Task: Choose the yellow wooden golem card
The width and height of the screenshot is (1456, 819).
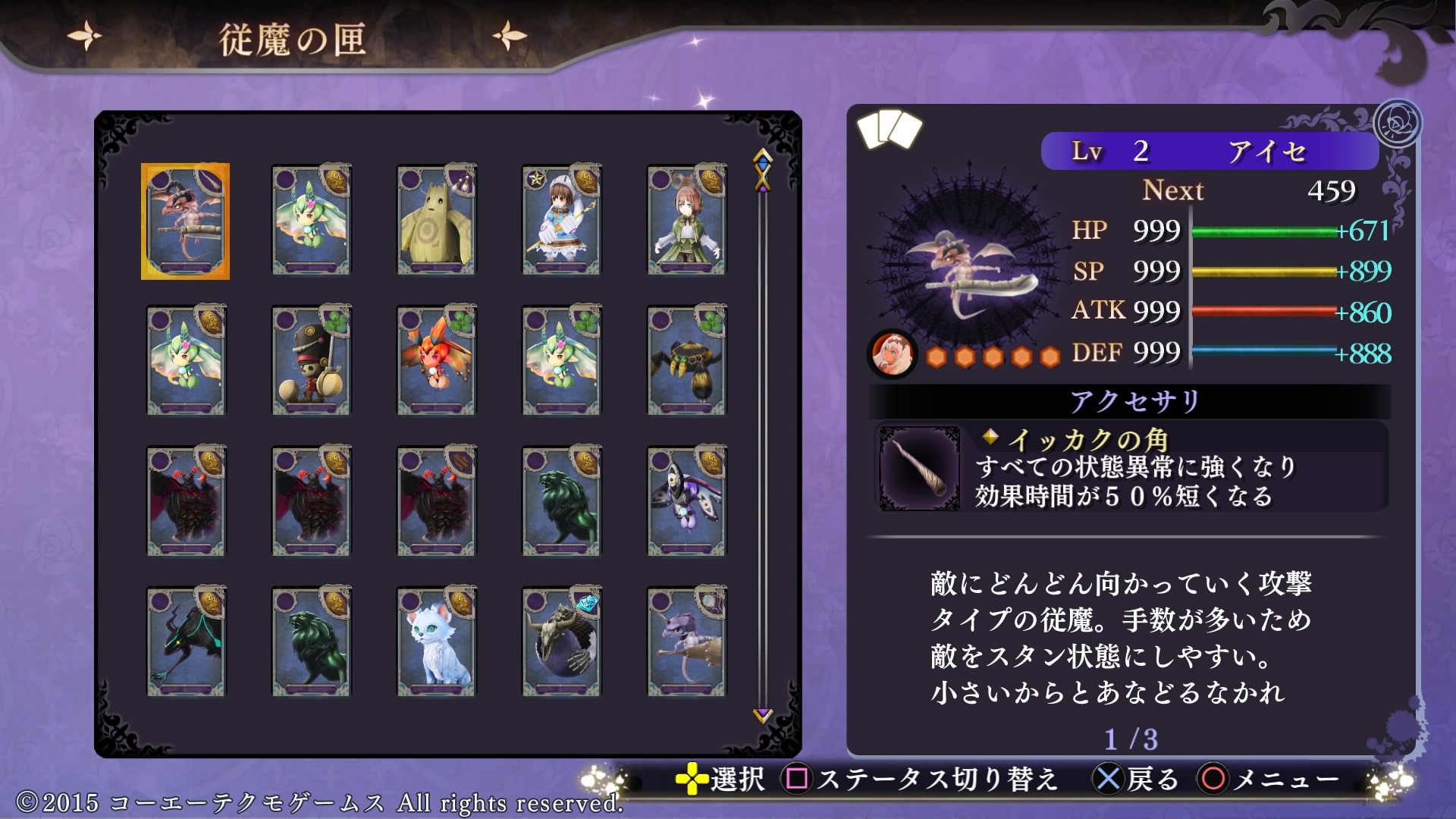Action: point(436,221)
